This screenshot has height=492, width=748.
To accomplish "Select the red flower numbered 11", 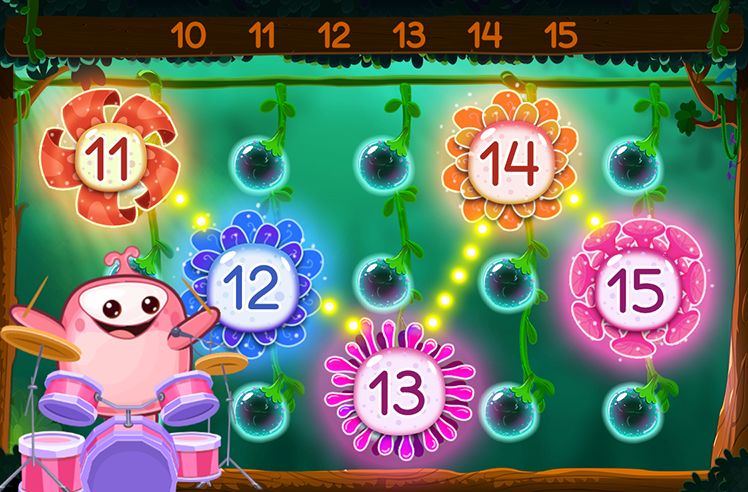I will point(107,155).
